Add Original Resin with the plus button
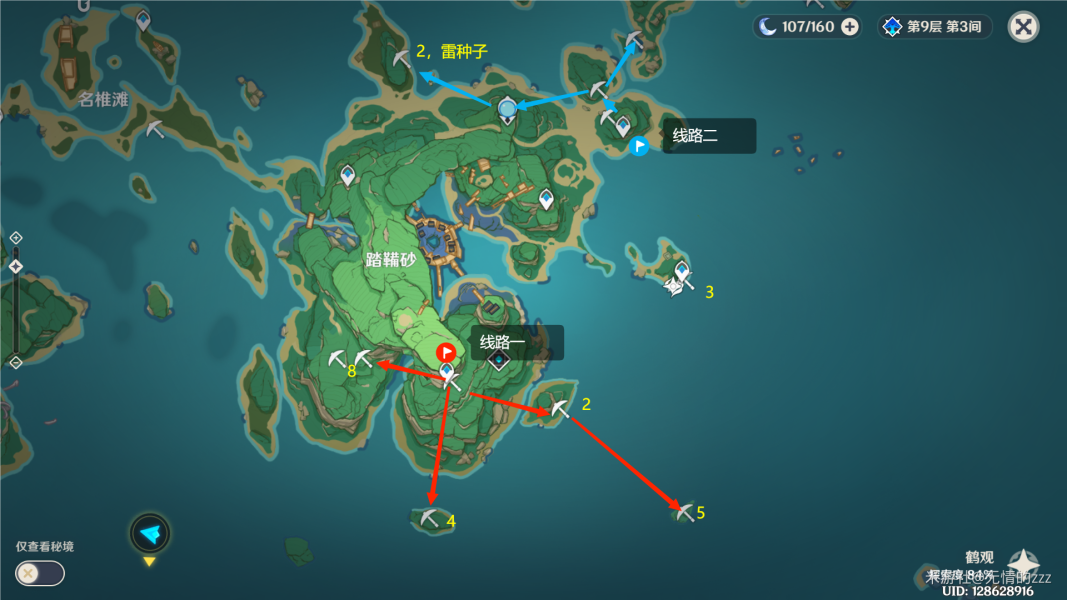 [x=849, y=27]
